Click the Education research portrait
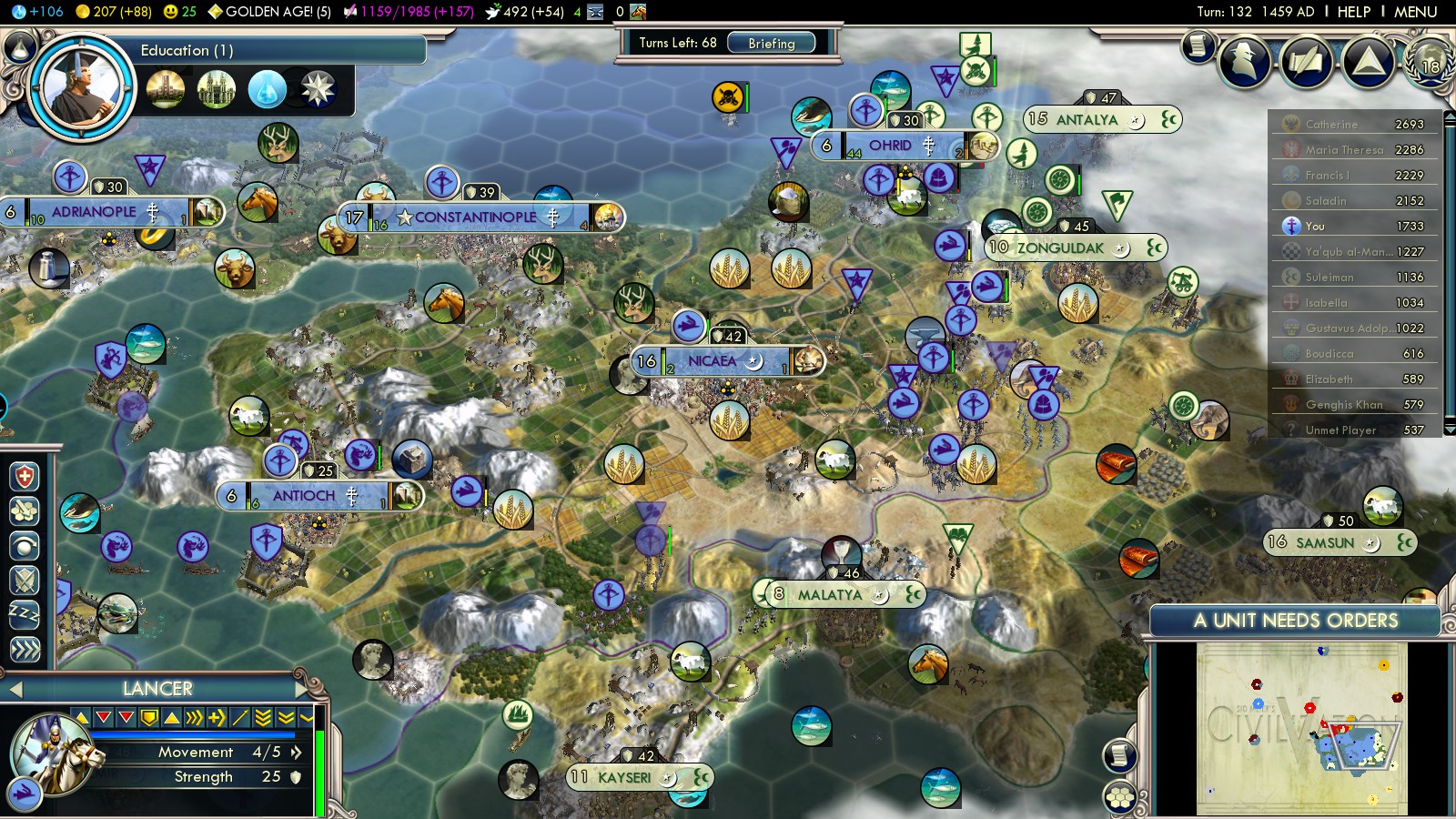1456x819 pixels. click(x=82, y=87)
